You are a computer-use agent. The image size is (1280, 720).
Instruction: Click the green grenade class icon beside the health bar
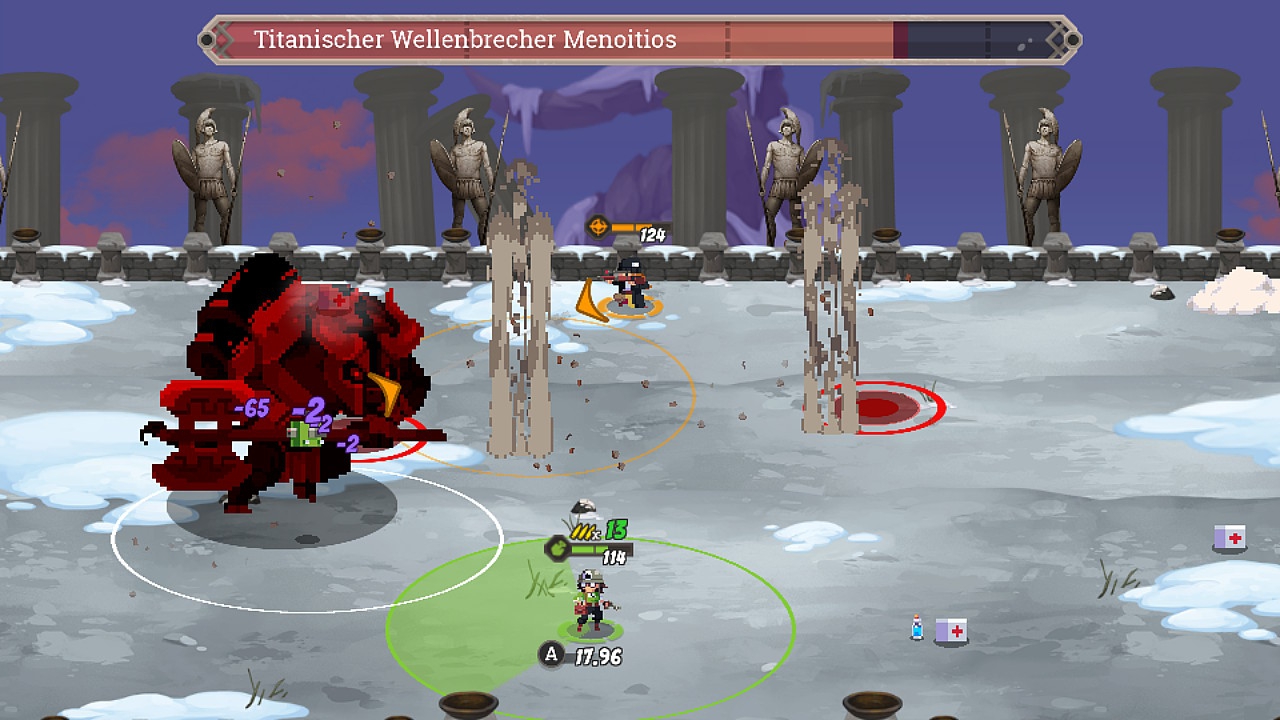[x=558, y=549]
